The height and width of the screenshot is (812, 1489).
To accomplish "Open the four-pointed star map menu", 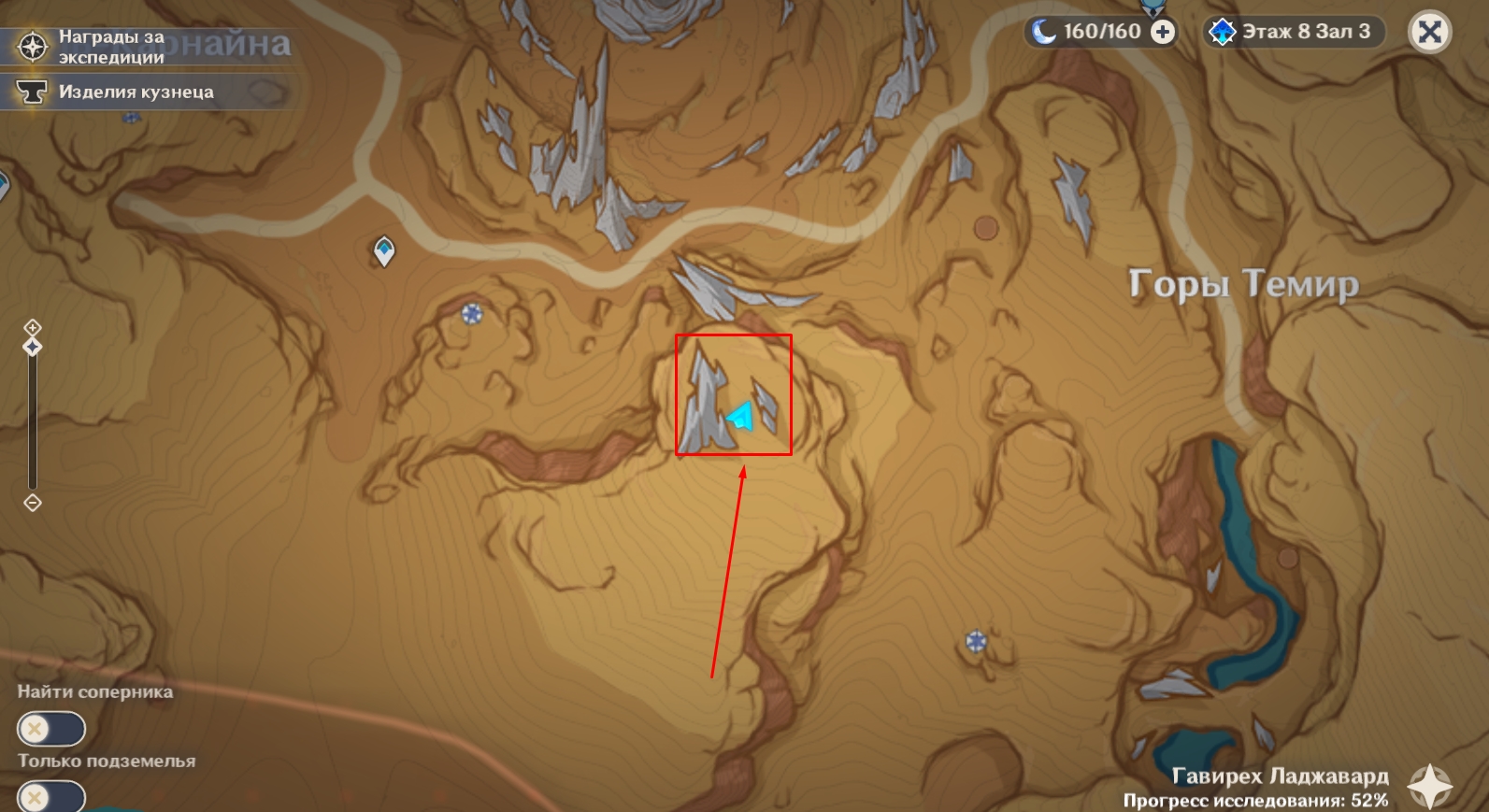I will click(x=1430, y=786).
